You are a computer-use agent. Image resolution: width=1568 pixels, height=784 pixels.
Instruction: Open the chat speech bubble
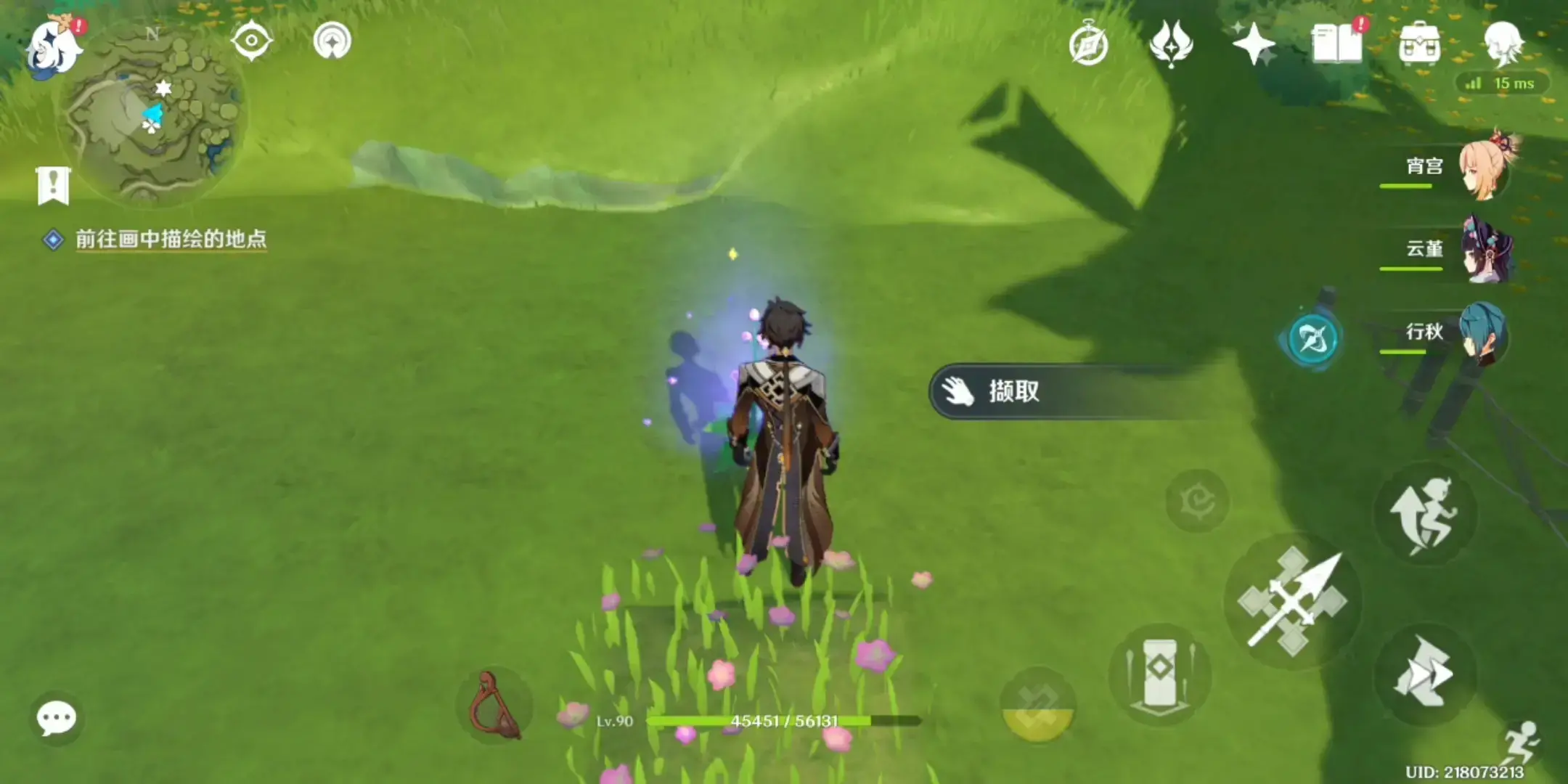click(56, 719)
